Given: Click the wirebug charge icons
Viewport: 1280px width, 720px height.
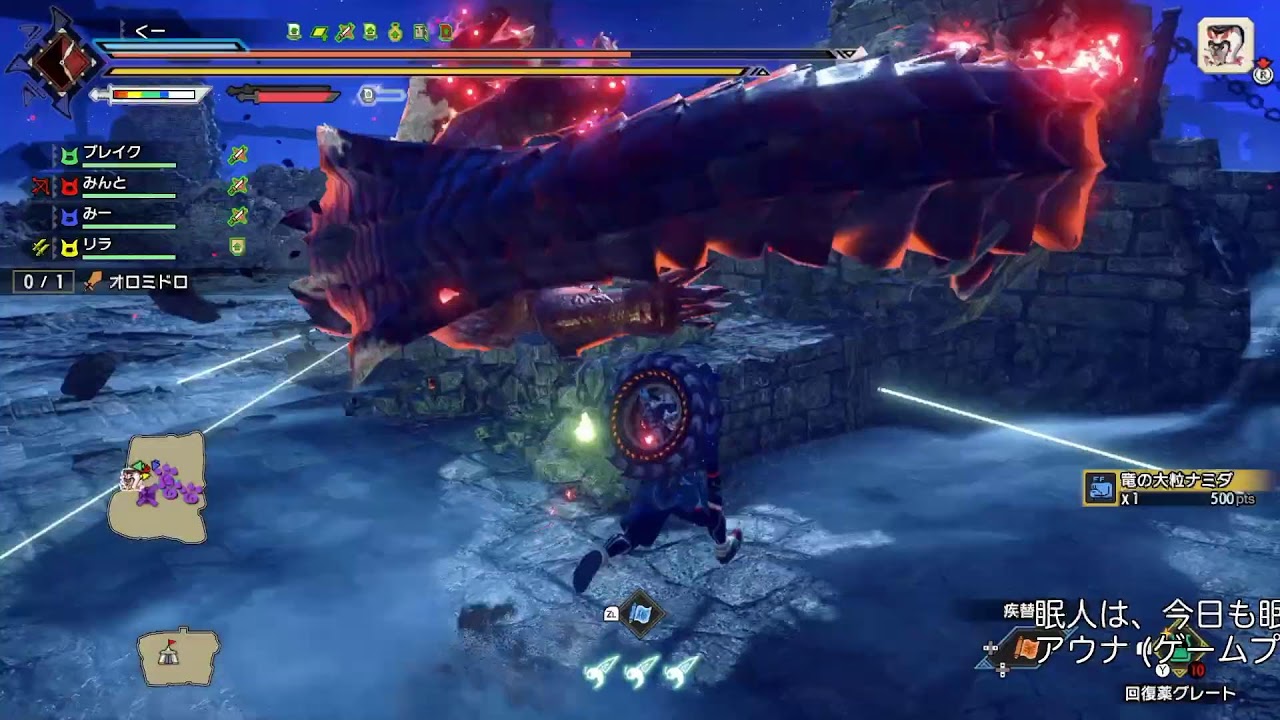Looking at the screenshot, I should coord(641,671).
